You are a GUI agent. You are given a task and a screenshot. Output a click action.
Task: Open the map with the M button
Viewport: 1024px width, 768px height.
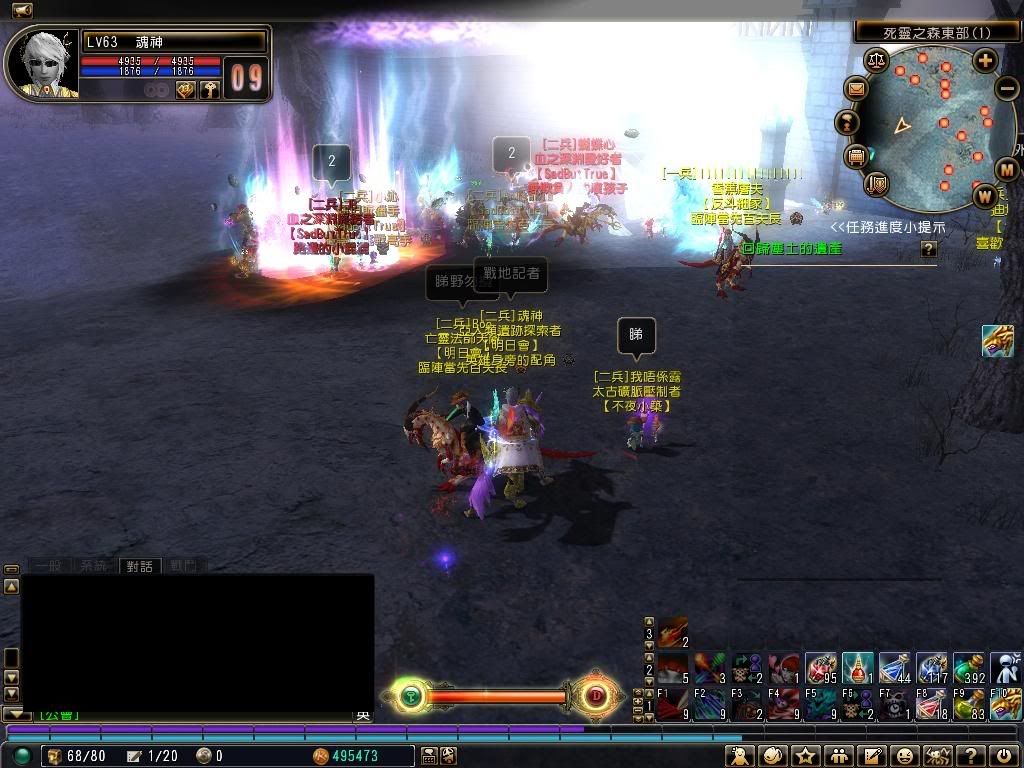[1007, 168]
